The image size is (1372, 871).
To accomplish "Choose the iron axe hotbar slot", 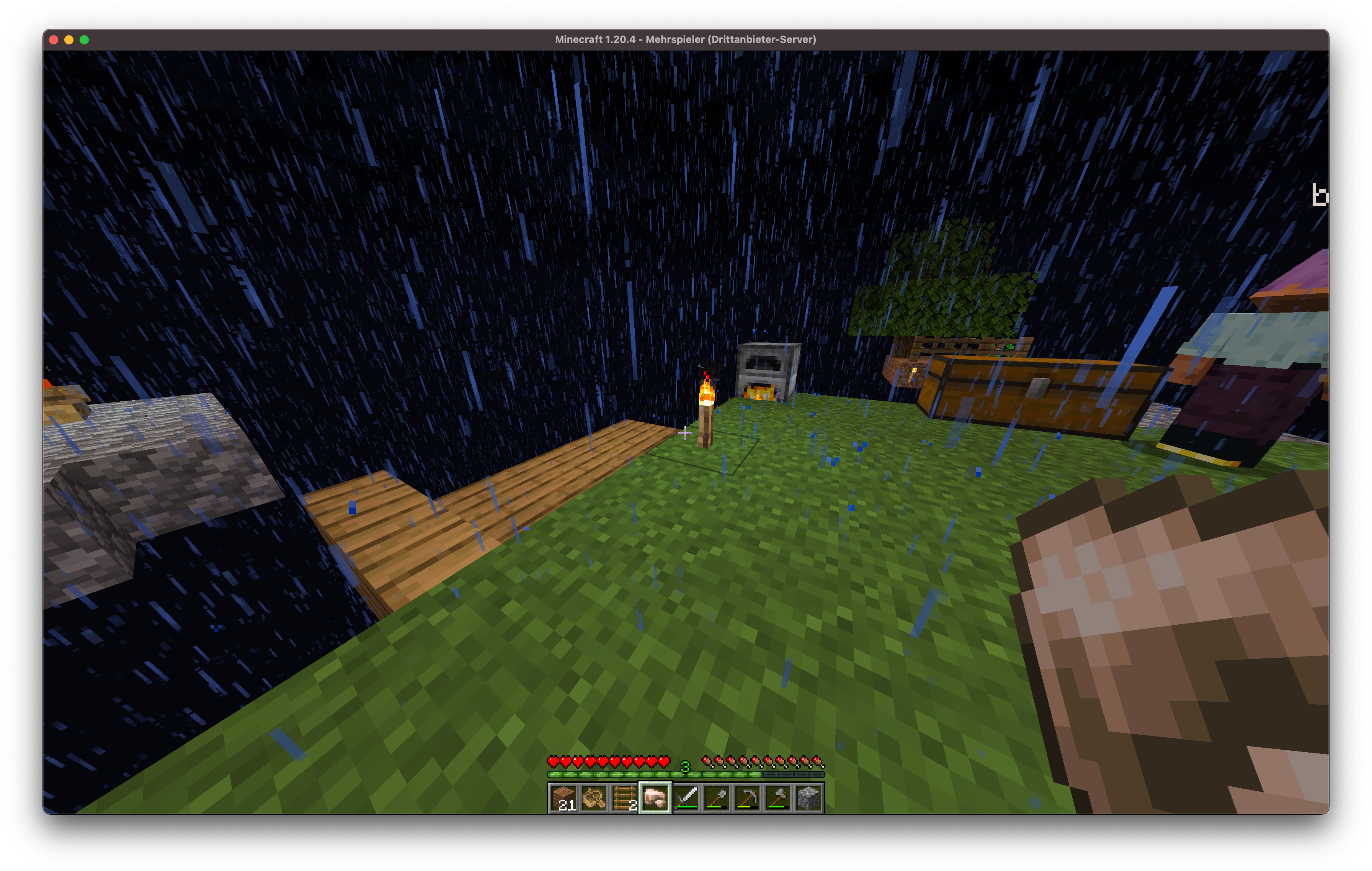I will 778,798.
